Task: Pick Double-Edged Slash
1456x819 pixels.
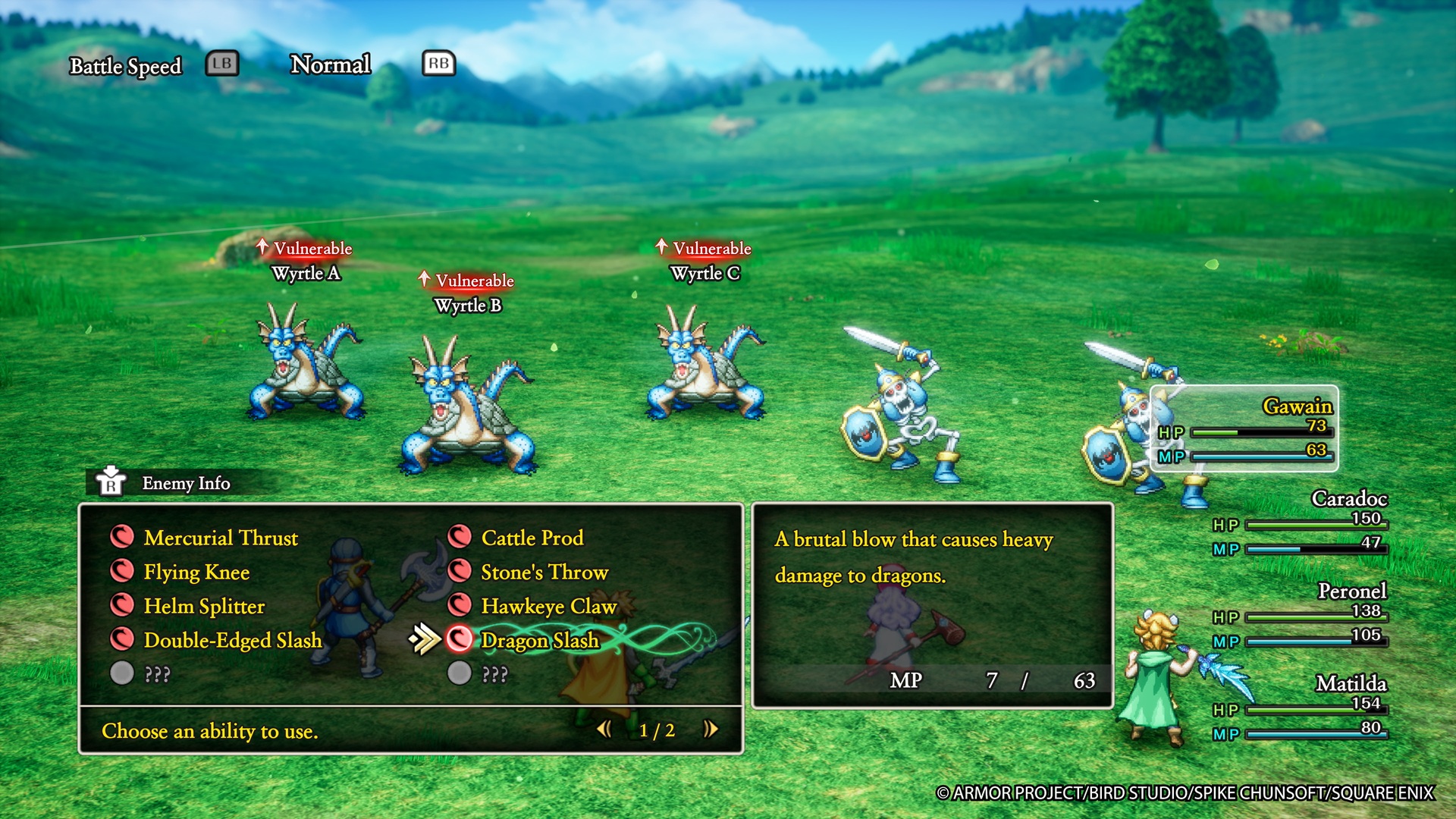Action: tap(232, 640)
